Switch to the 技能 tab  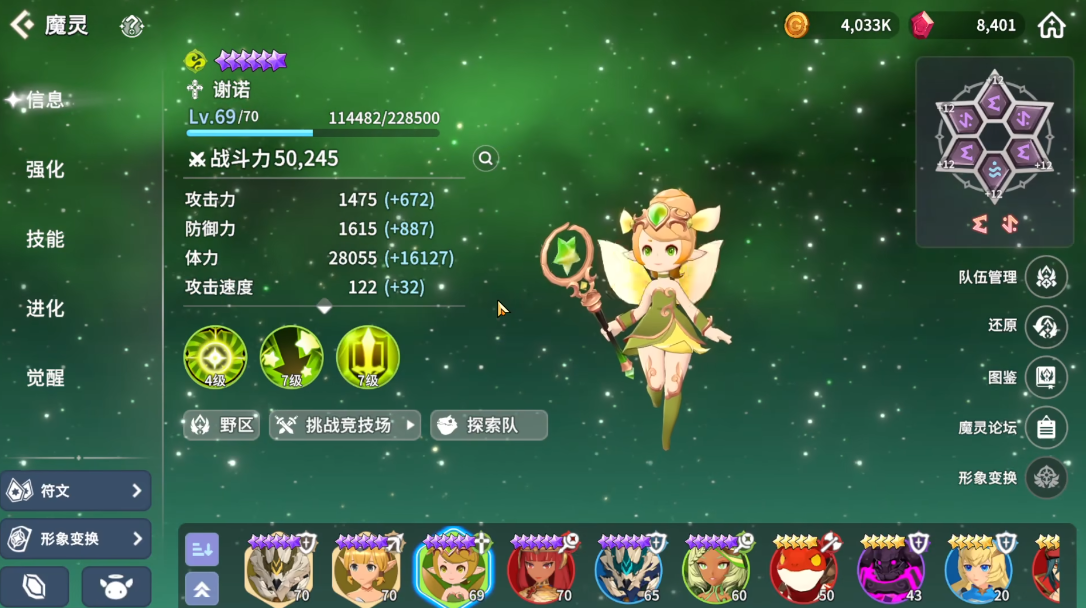coord(45,239)
